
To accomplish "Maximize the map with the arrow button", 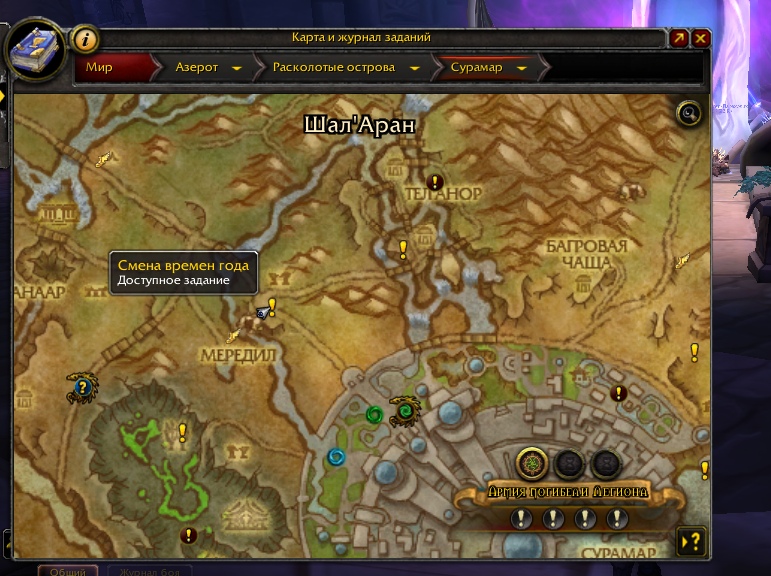I will point(679,38).
